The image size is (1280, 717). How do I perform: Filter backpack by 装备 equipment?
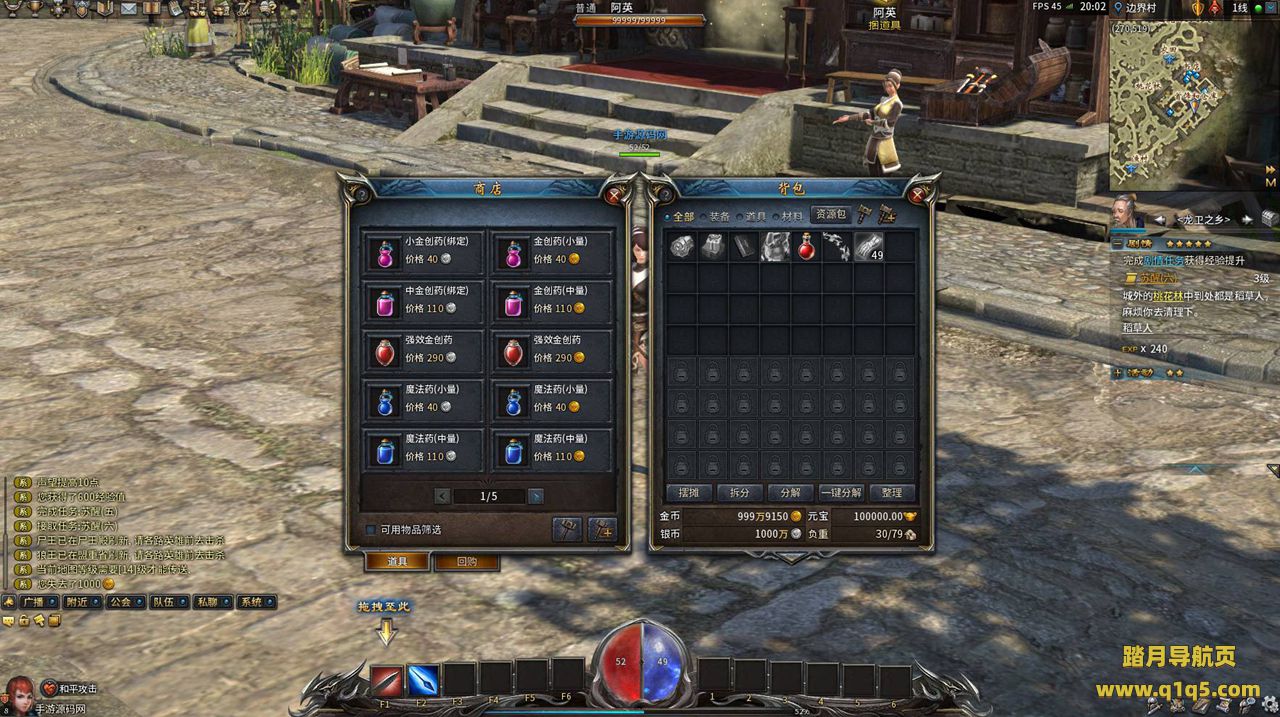[716, 216]
